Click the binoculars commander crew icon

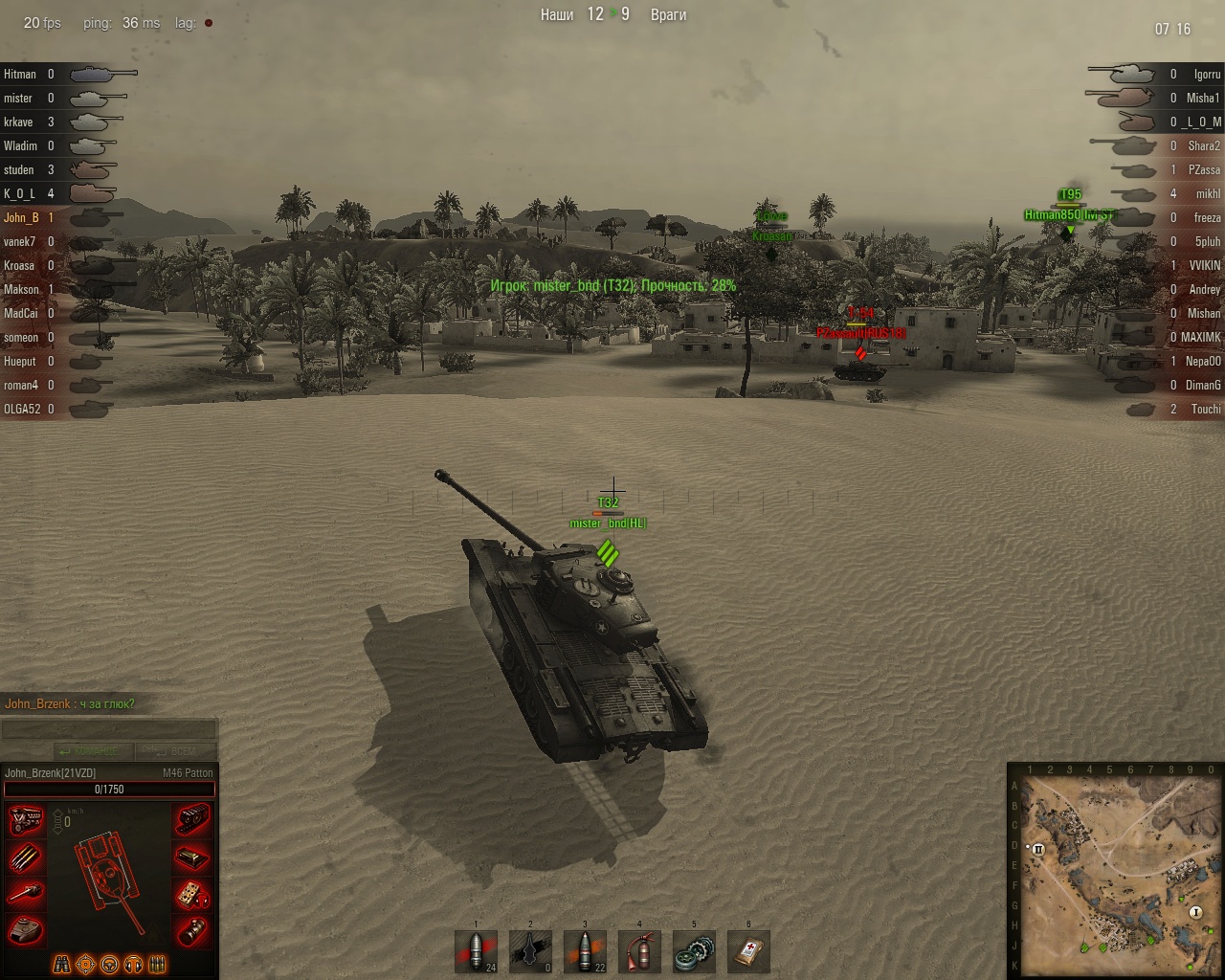(x=62, y=964)
